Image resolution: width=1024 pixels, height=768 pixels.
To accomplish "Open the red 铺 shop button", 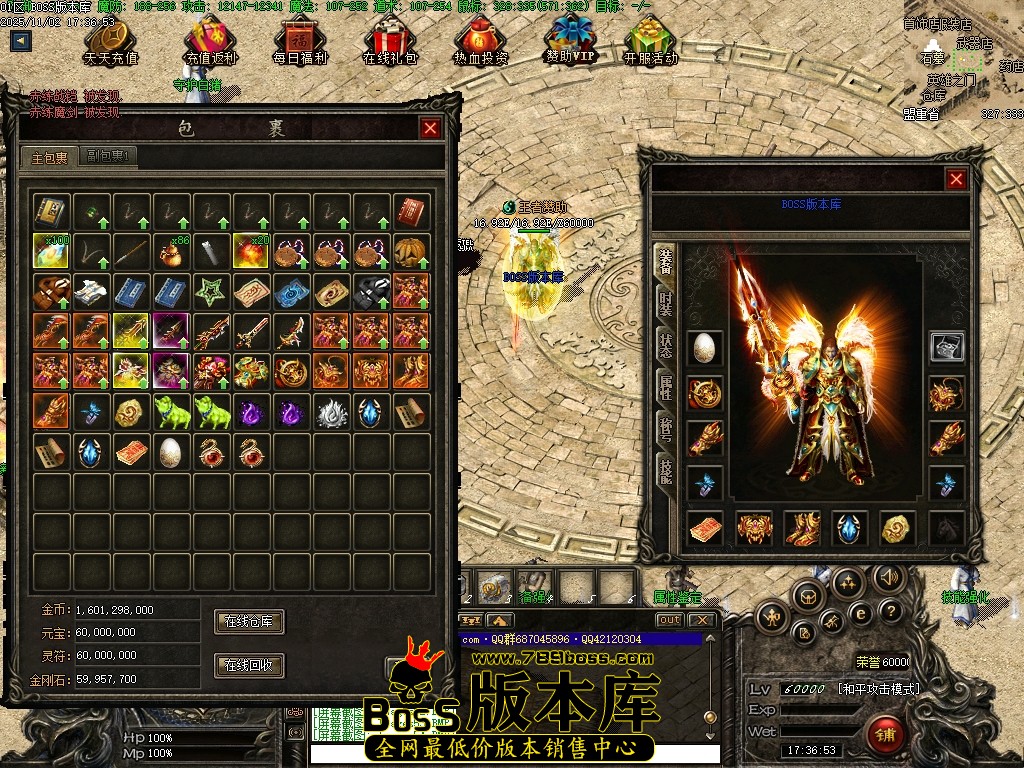I will 884,735.
